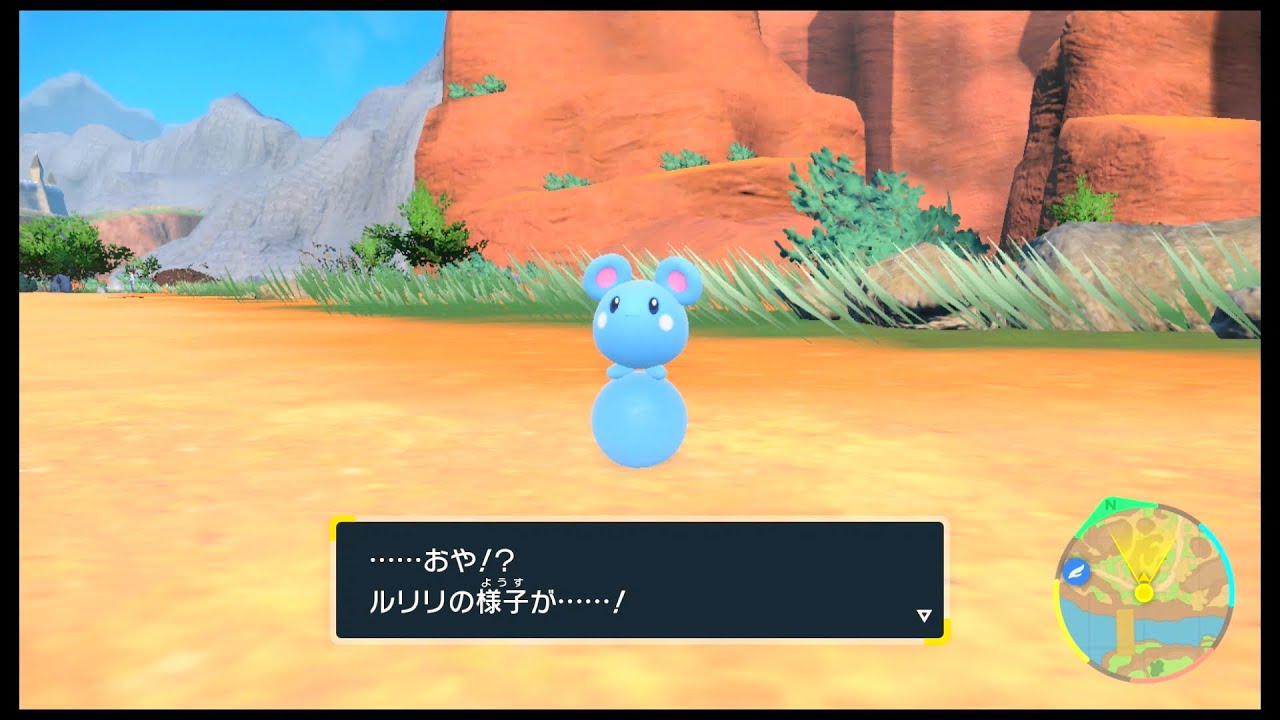Viewport: 1280px width, 720px height.
Task: Click Azurill's pink ear
Action: (x=608, y=278)
